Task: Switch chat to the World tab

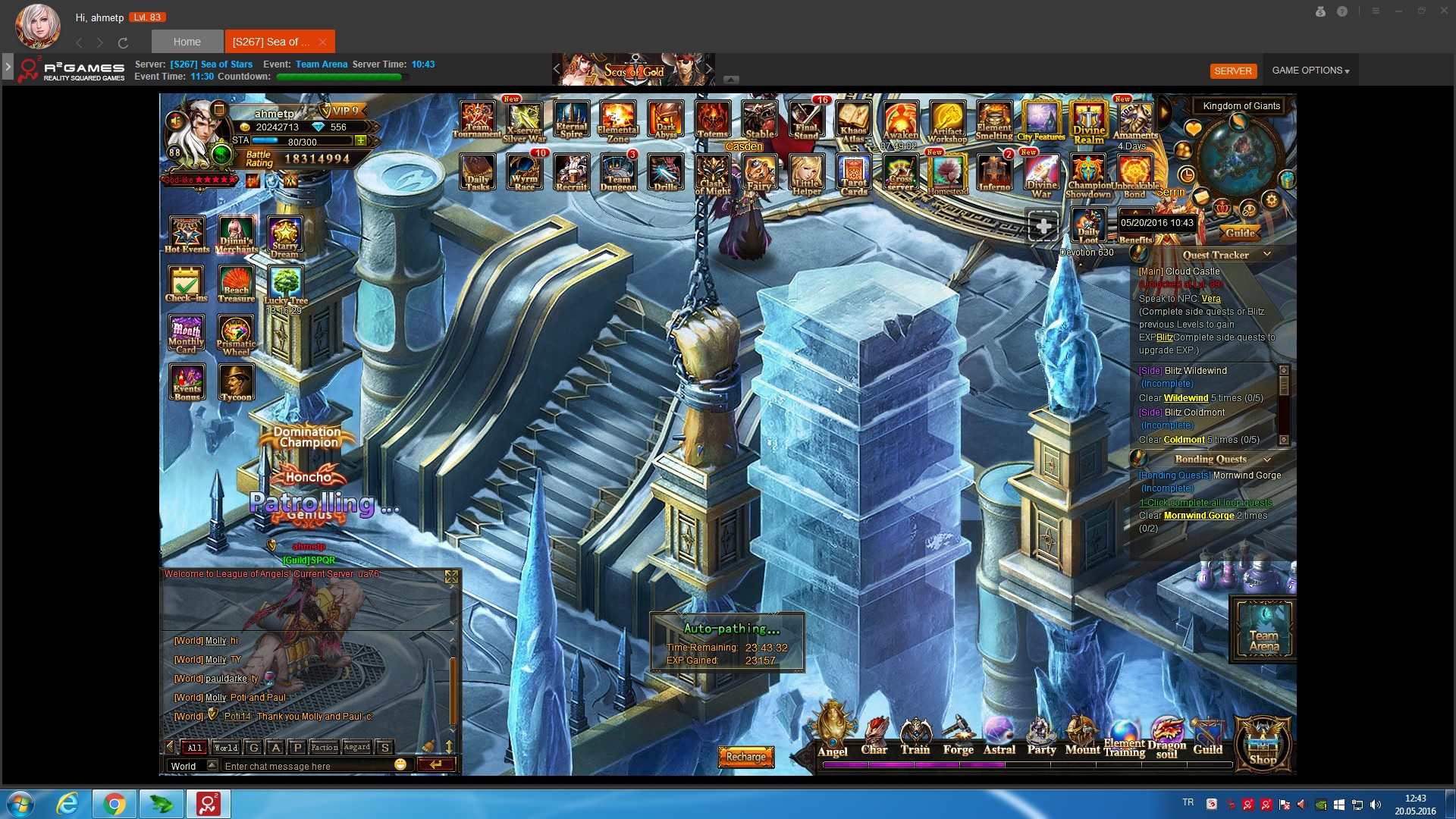Action: coord(225,747)
